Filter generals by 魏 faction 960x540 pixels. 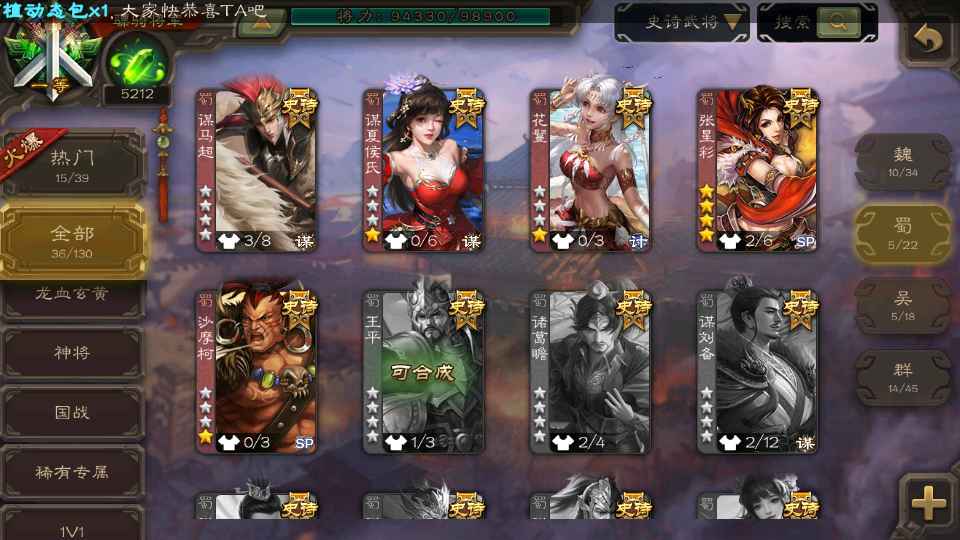[x=903, y=160]
